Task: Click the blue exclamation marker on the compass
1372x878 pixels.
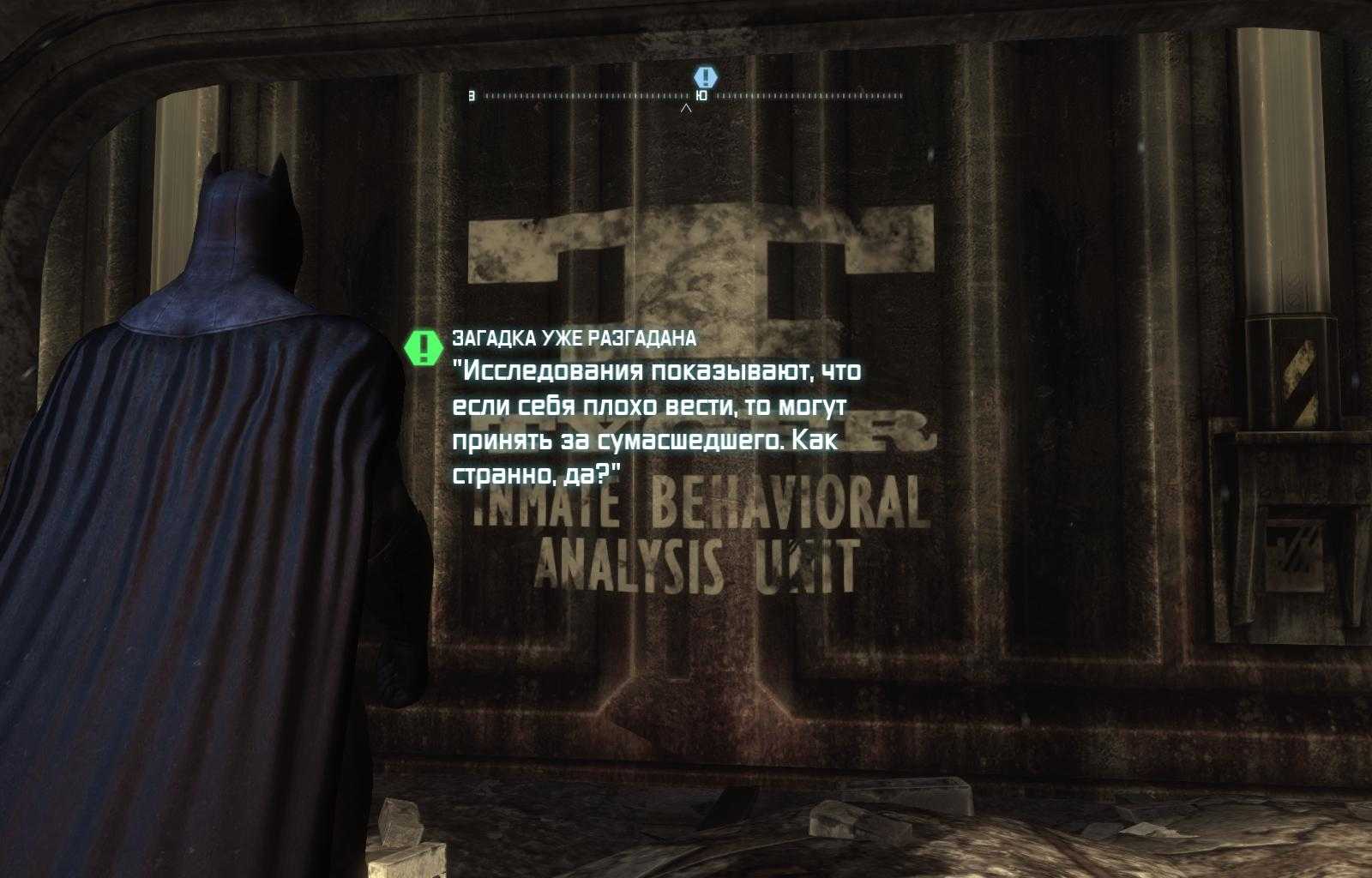Action: click(x=705, y=77)
